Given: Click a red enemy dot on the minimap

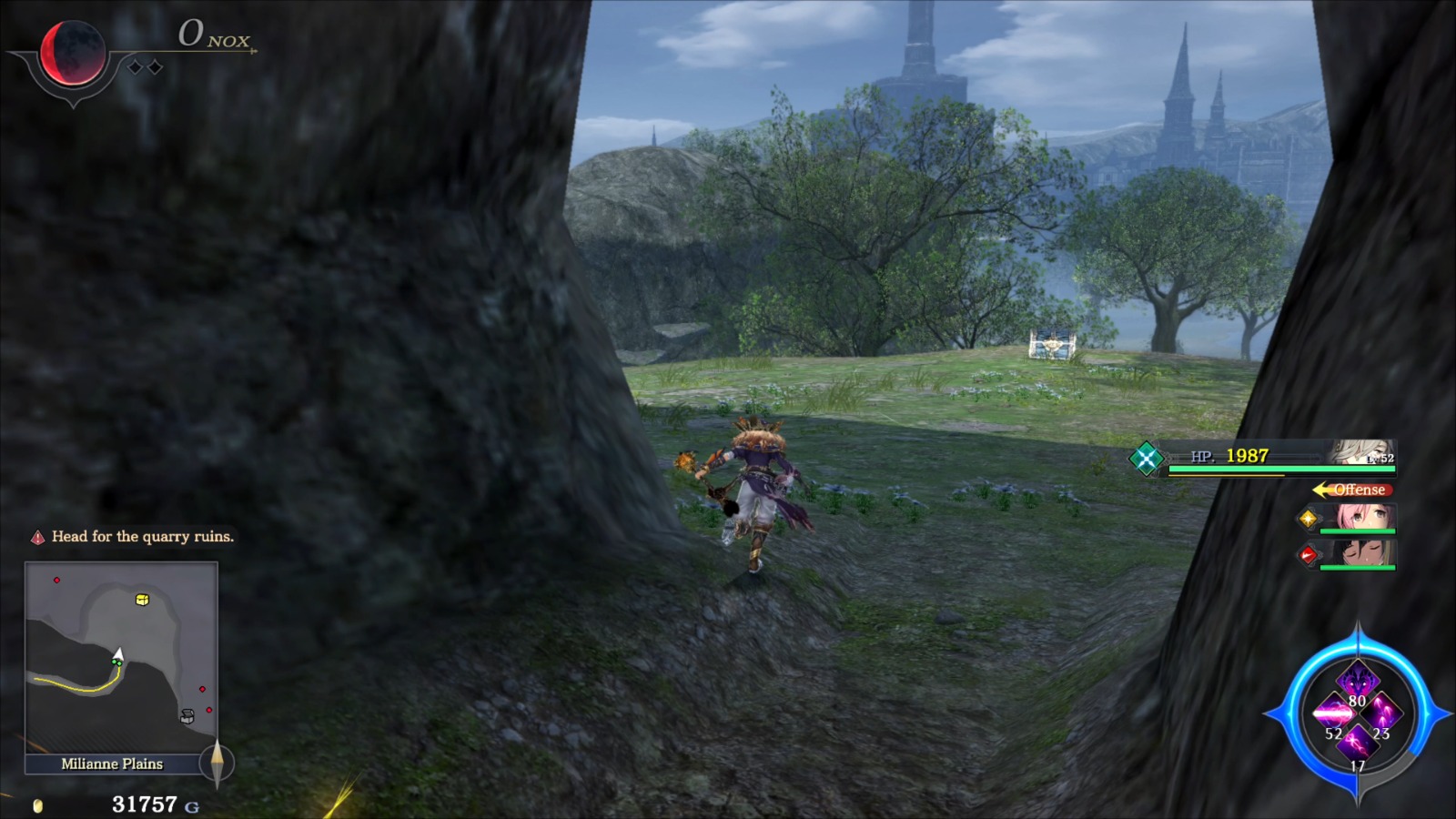Looking at the screenshot, I should point(57,580).
